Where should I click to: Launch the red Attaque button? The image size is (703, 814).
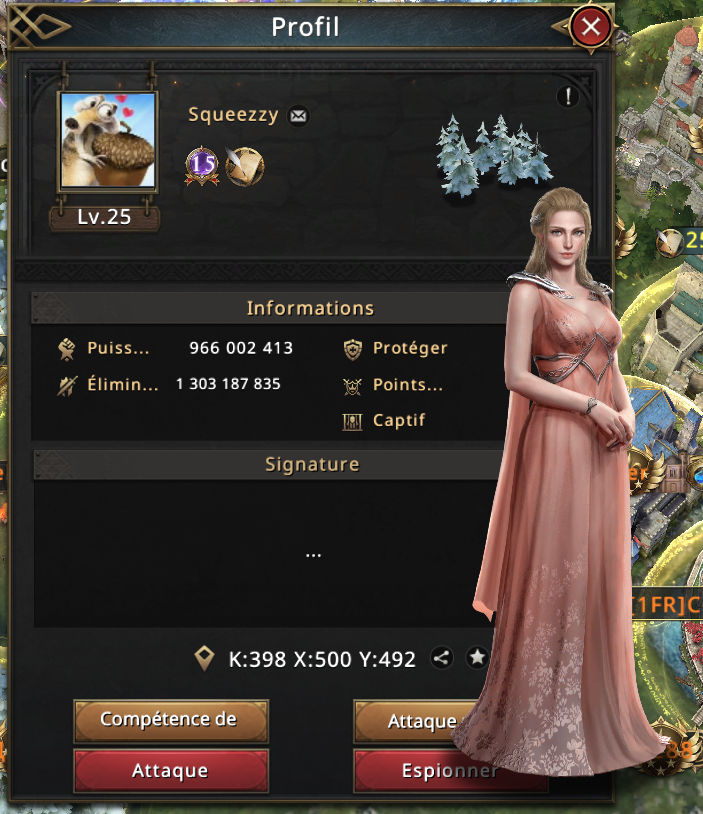coord(171,771)
